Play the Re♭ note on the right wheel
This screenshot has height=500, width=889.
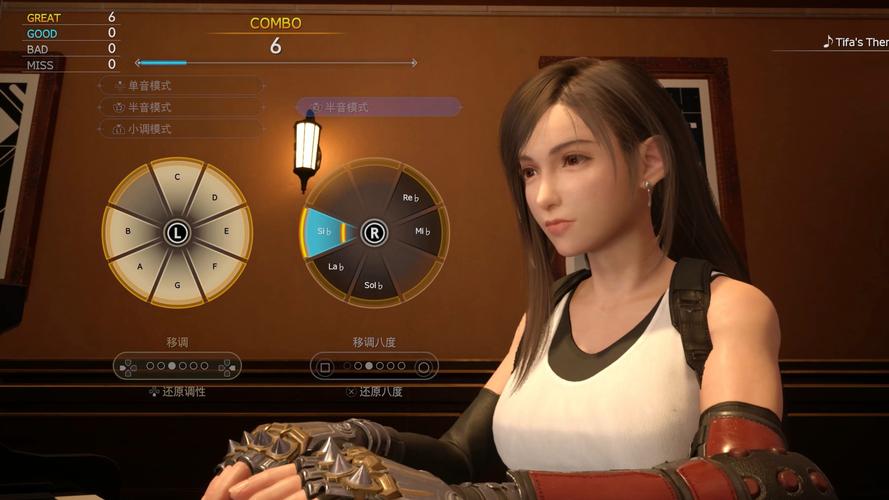(410, 198)
